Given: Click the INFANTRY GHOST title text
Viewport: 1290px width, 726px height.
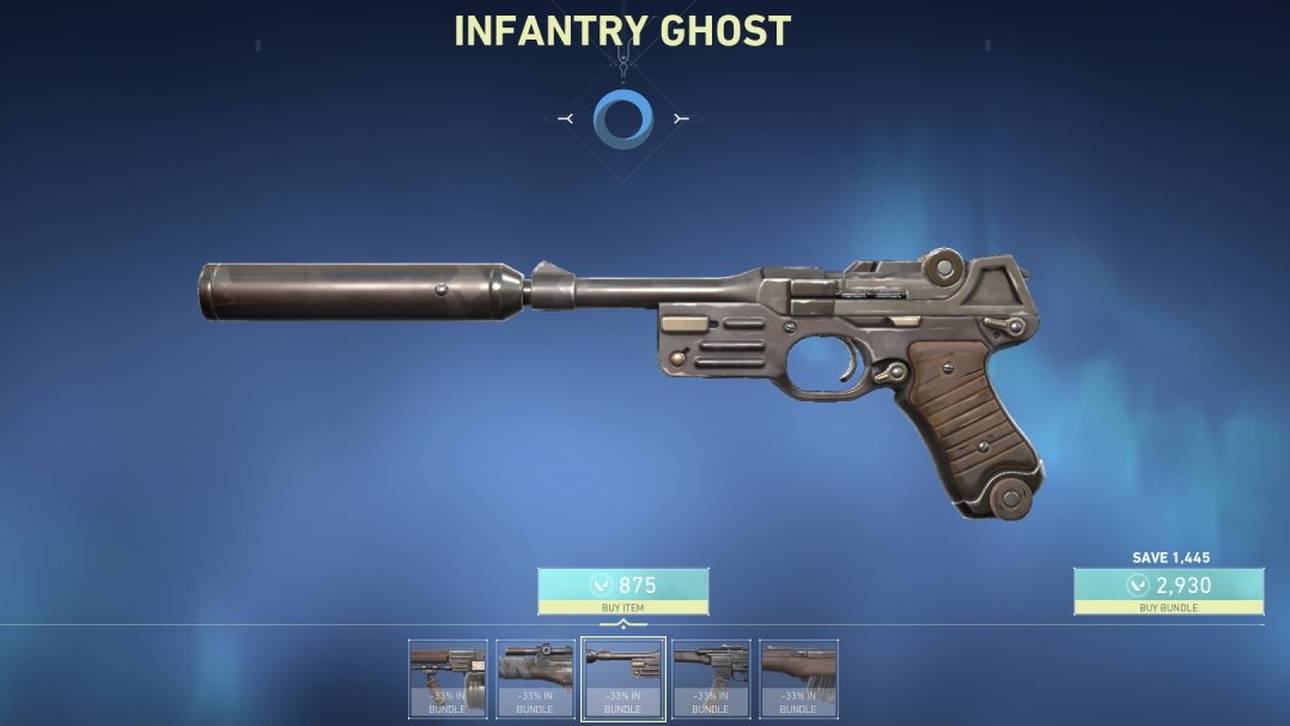Looking at the screenshot, I should click(622, 29).
